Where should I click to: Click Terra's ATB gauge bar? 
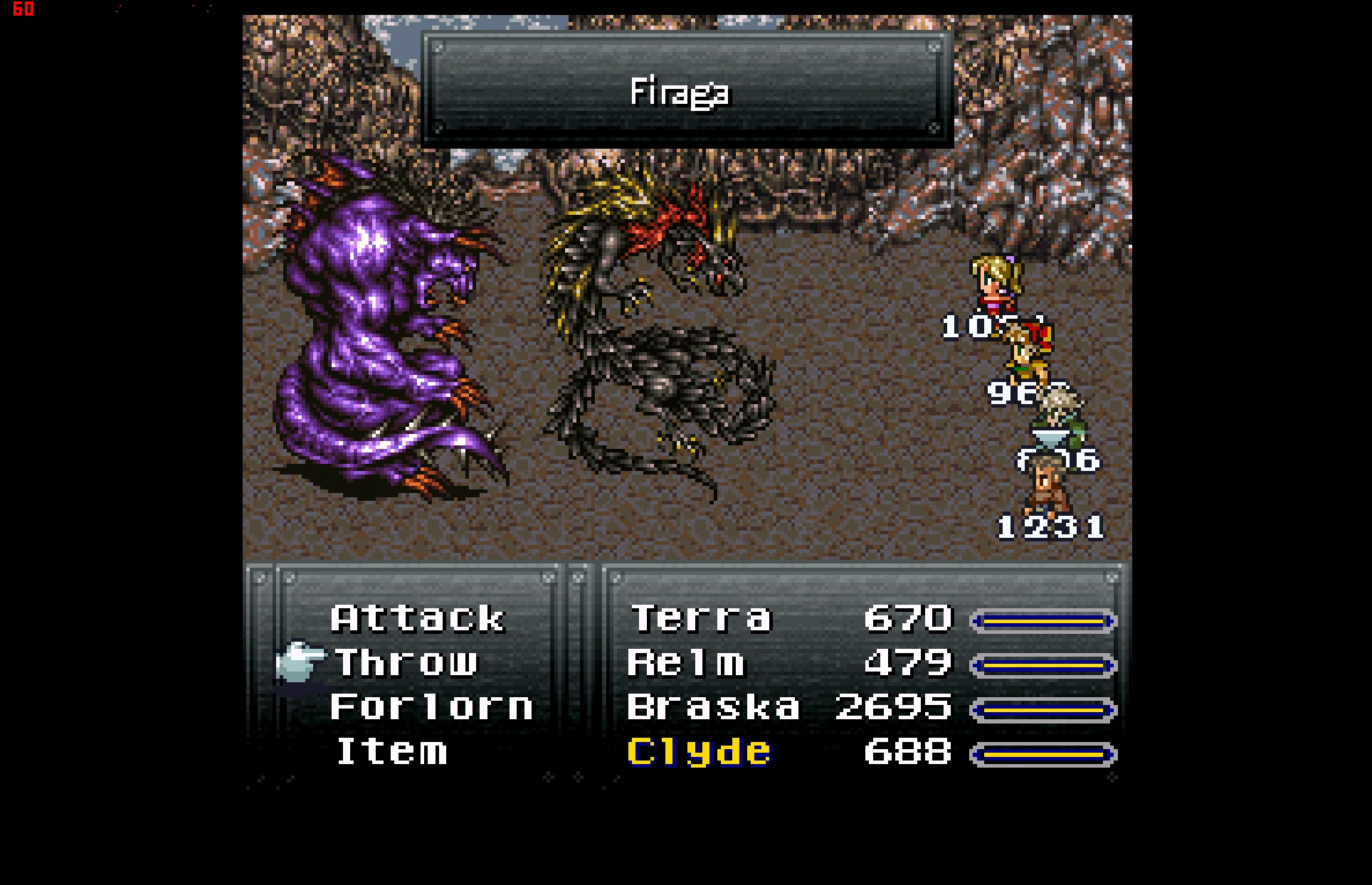[1045, 620]
